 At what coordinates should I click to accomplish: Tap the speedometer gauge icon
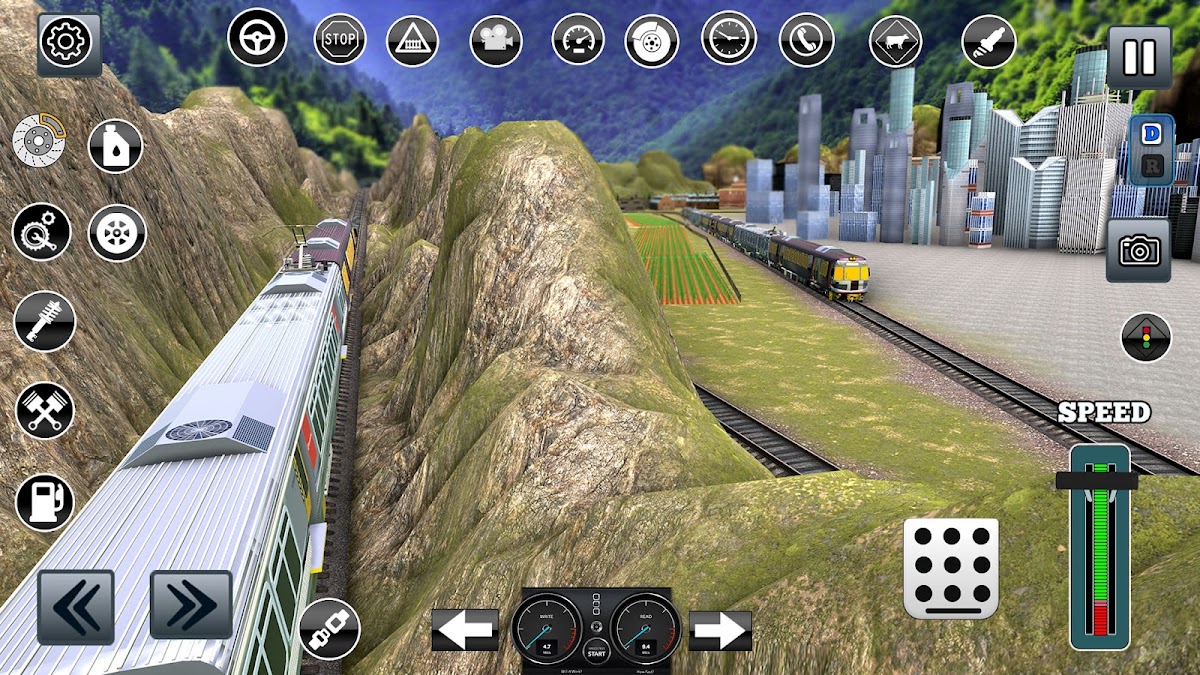578,41
